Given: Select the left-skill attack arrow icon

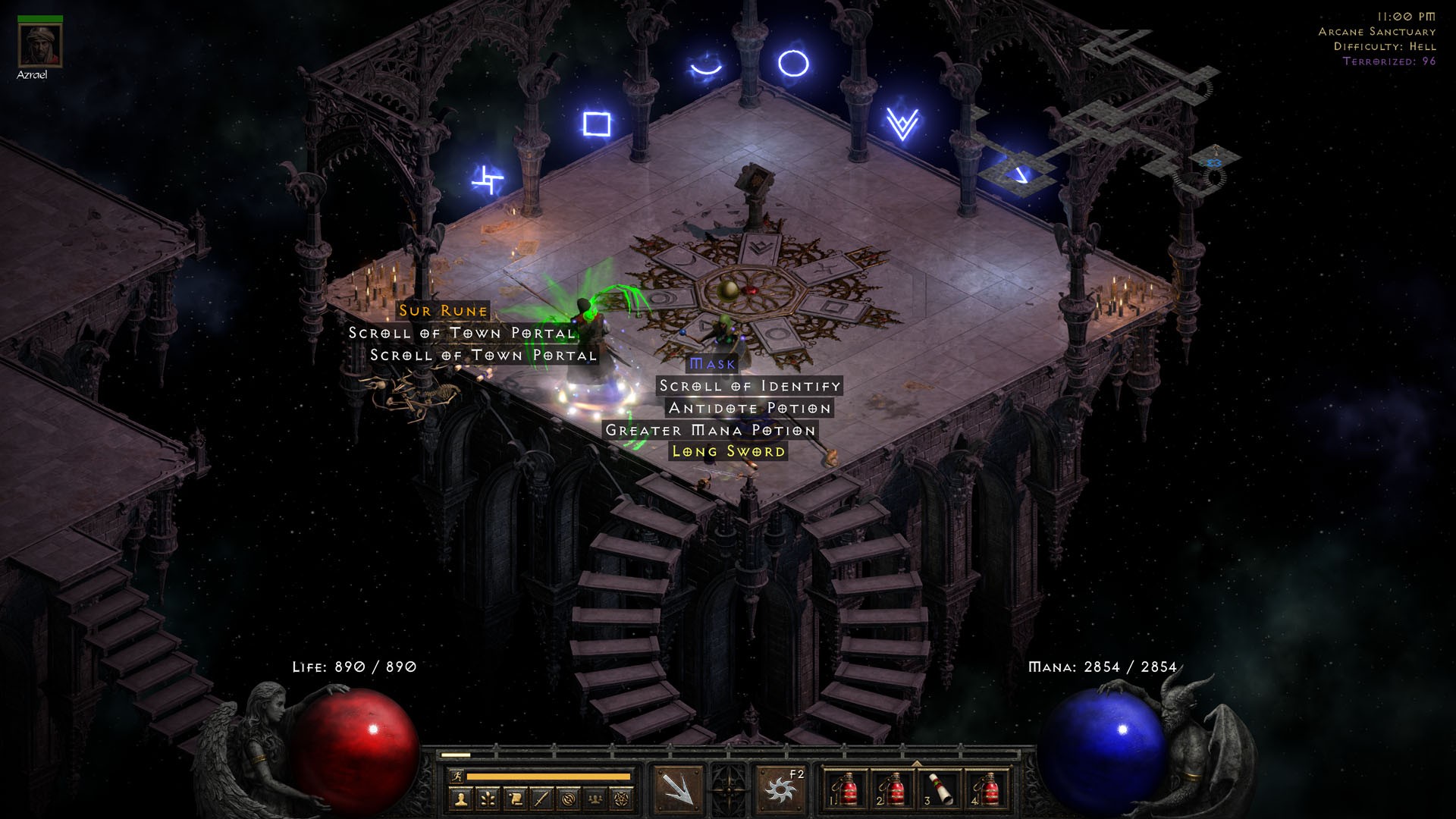Looking at the screenshot, I should pos(681,787).
